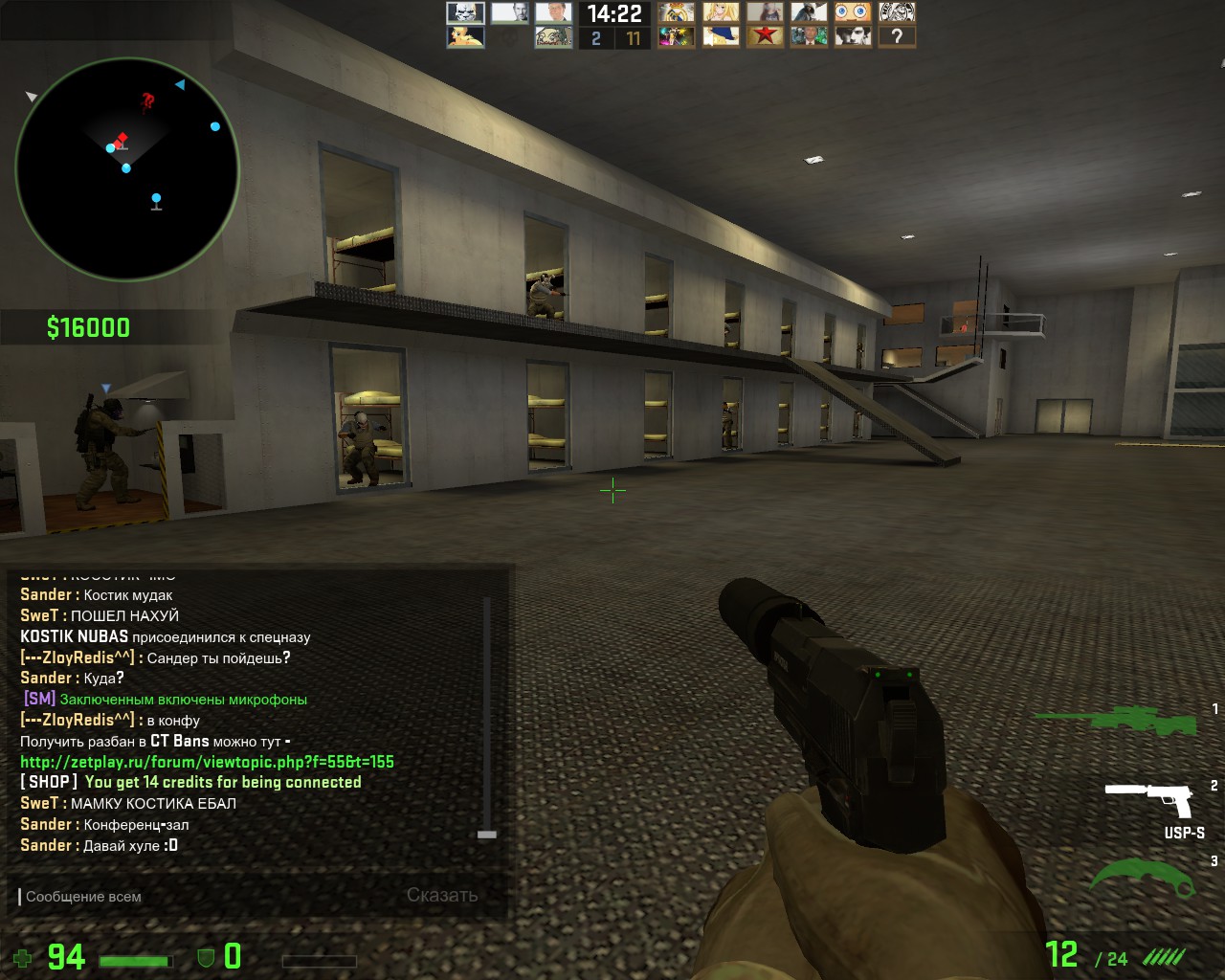This screenshot has width=1225, height=980.
Task: Send the message with the Сказать button
Action: coord(441,896)
